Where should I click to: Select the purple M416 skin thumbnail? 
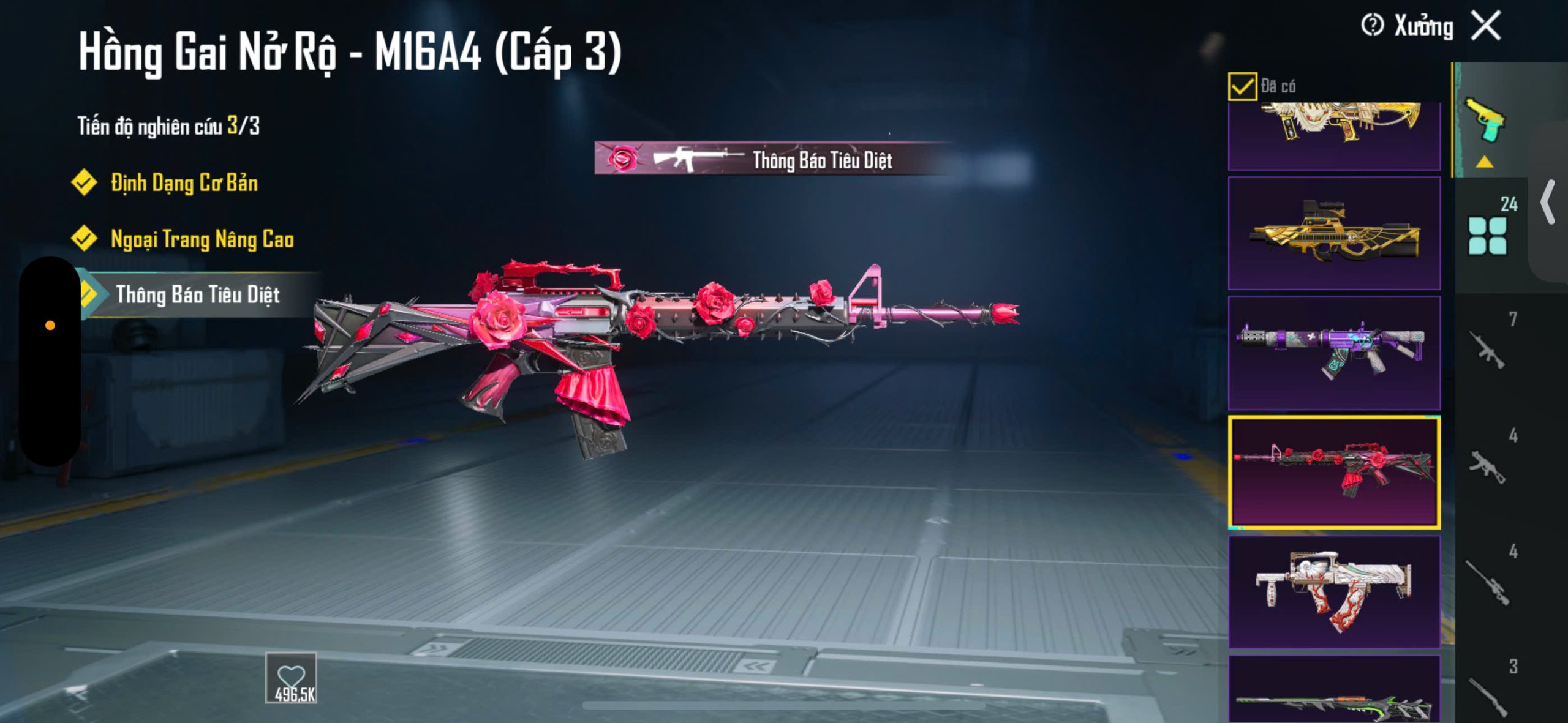1334,353
